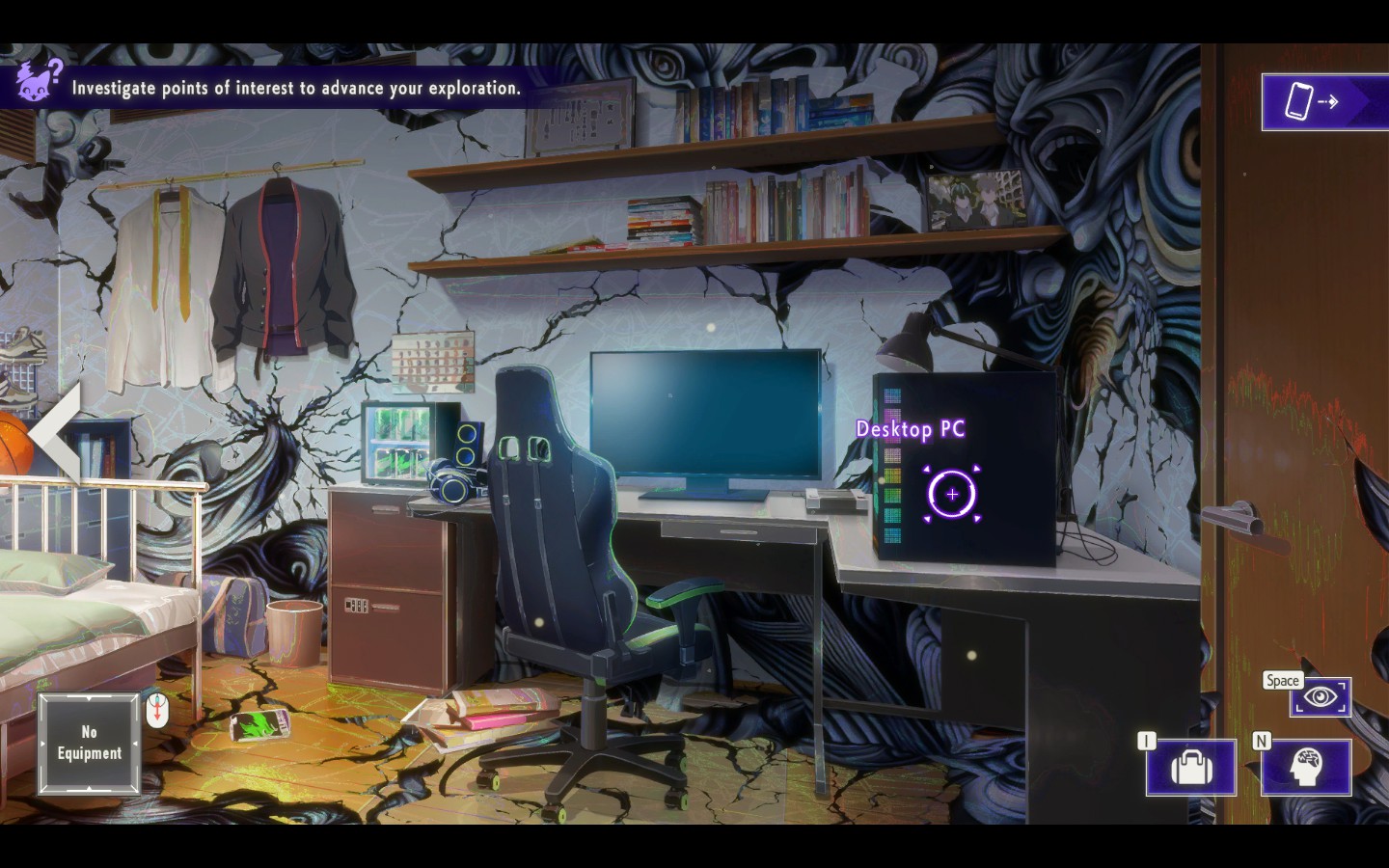Toggle the Desktop PC point of interest highlight
Image resolution: width=1389 pixels, height=868 pixels.
(951, 495)
